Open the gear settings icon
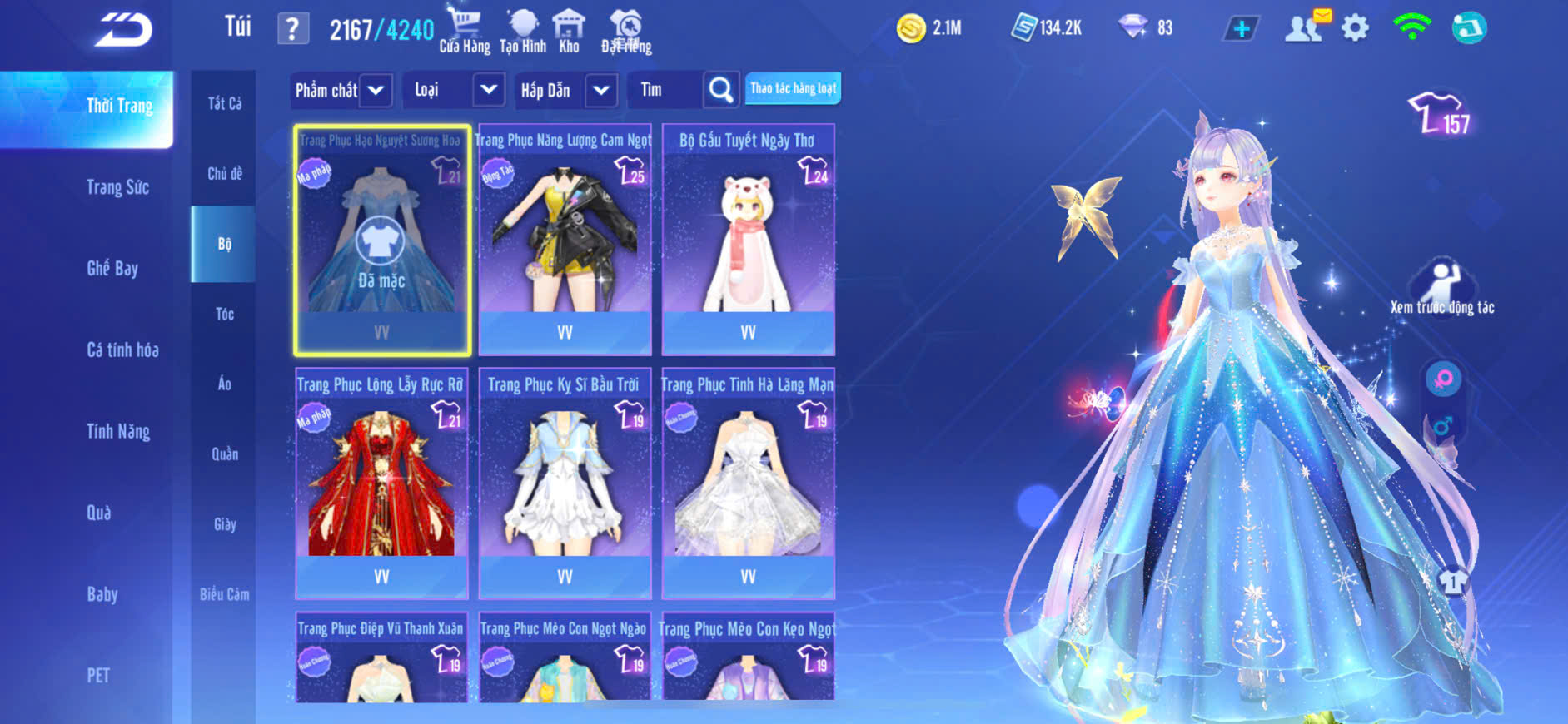This screenshot has height=724, width=1568. [x=1355, y=28]
